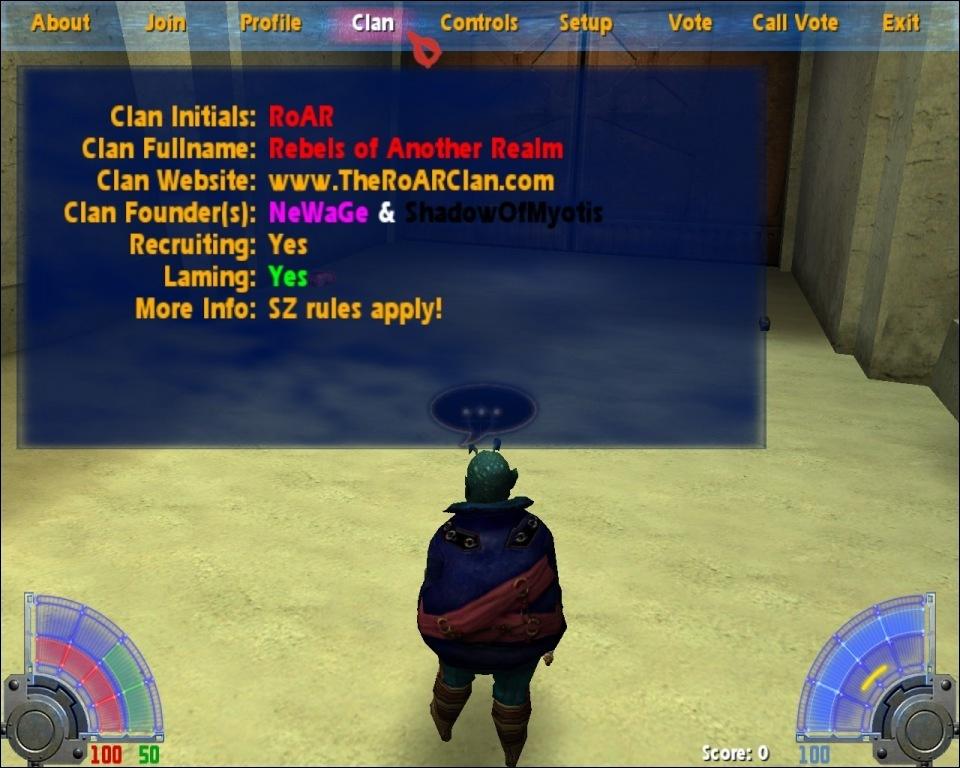Exit the in-game menu
The width and height of the screenshot is (960, 768).
tap(901, 23)
